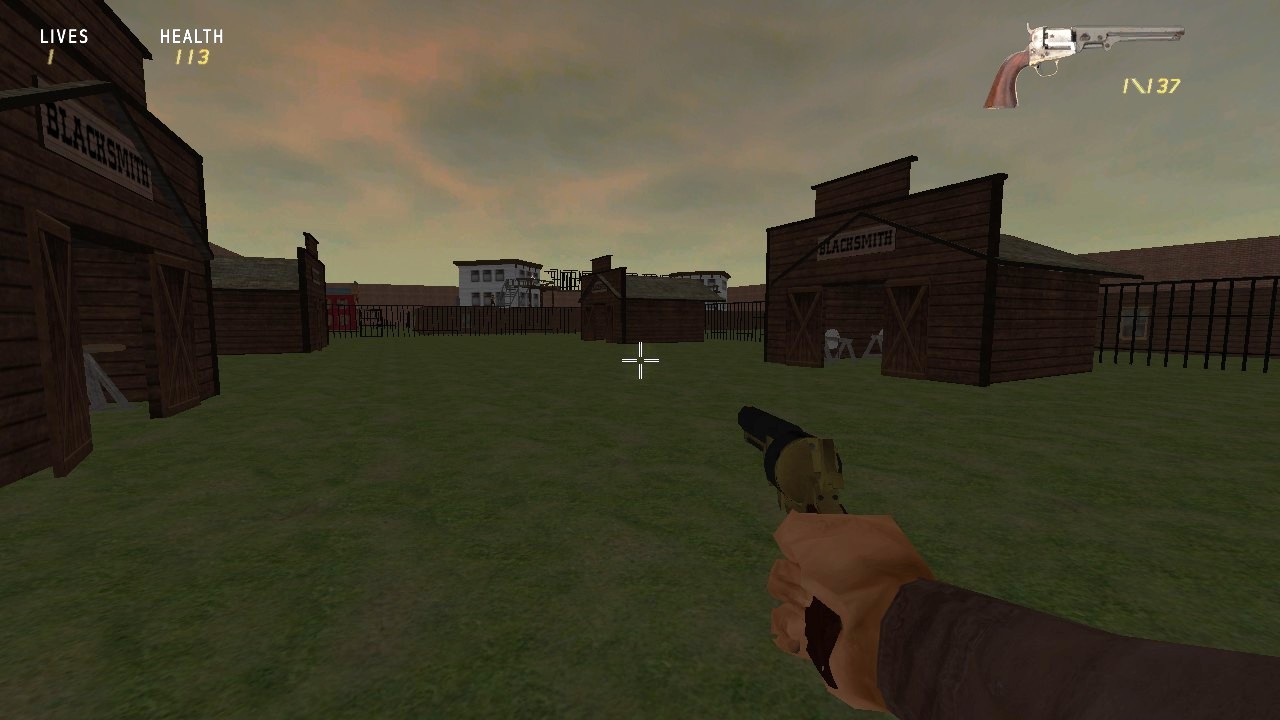Screen dimensions: 1280x720
Task: Select the crosshair at screen center
Action: pos(640,360)
